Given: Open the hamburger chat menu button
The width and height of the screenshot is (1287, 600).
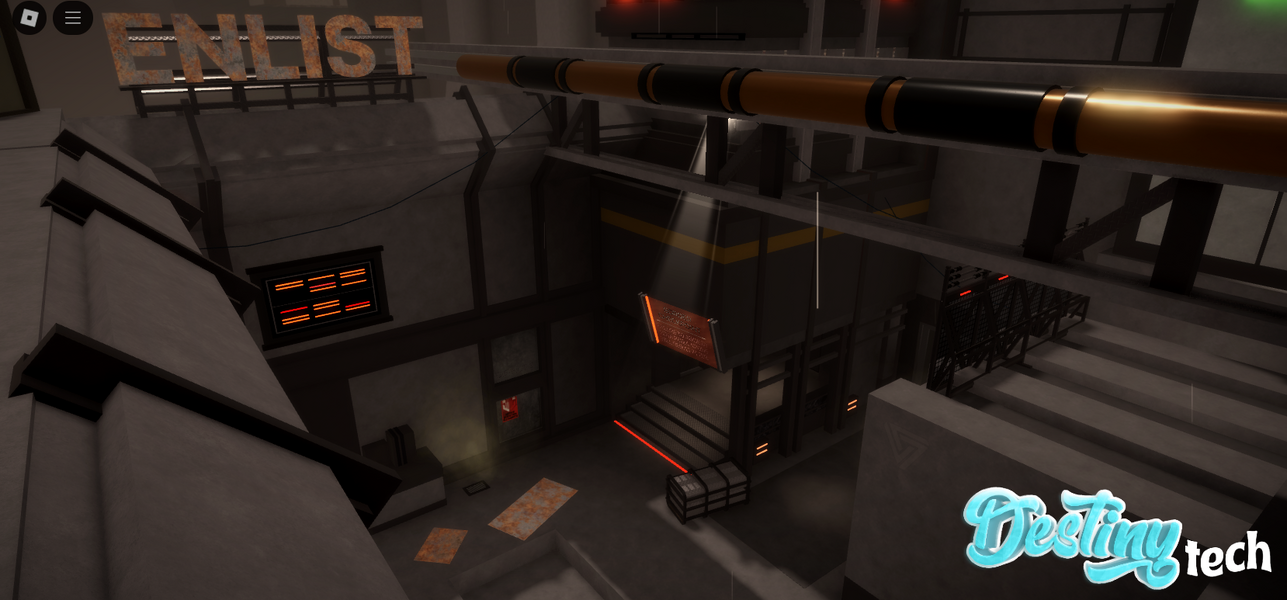Looking at the screenshot, I should [x=73, y=17].
